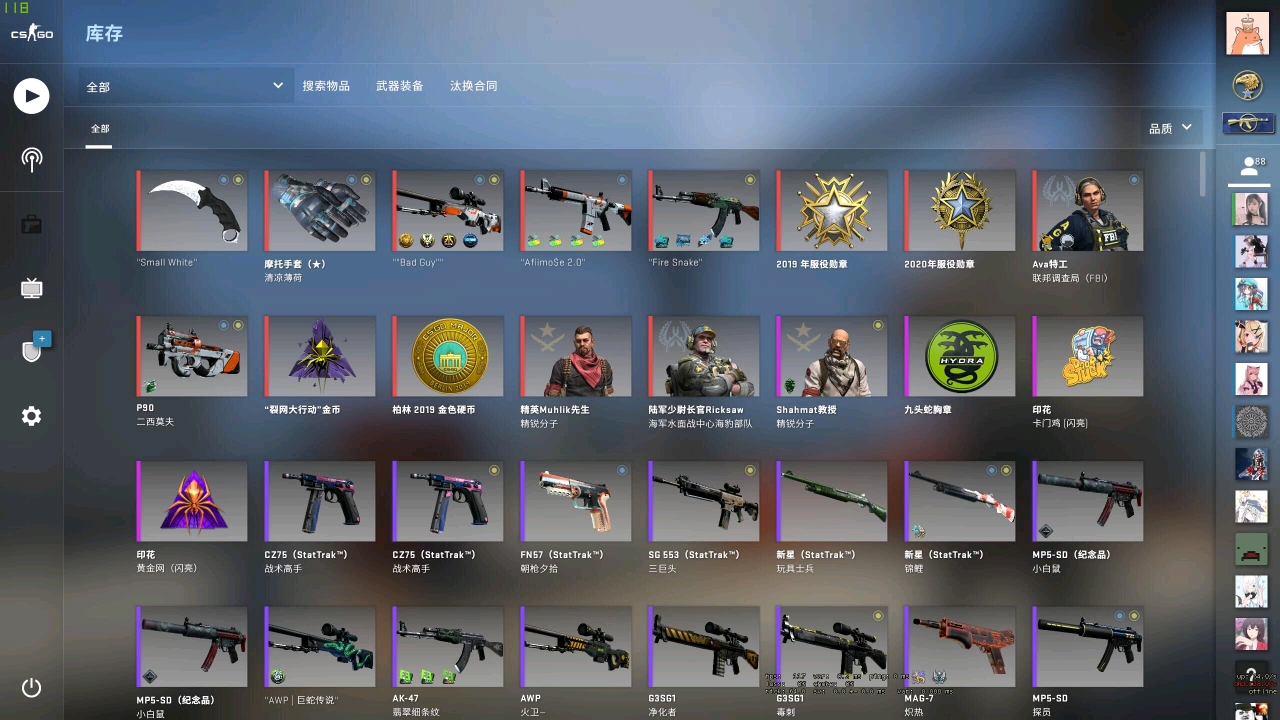Click the friends online count icon
1280x720 pixels.
pos(1250,165)
